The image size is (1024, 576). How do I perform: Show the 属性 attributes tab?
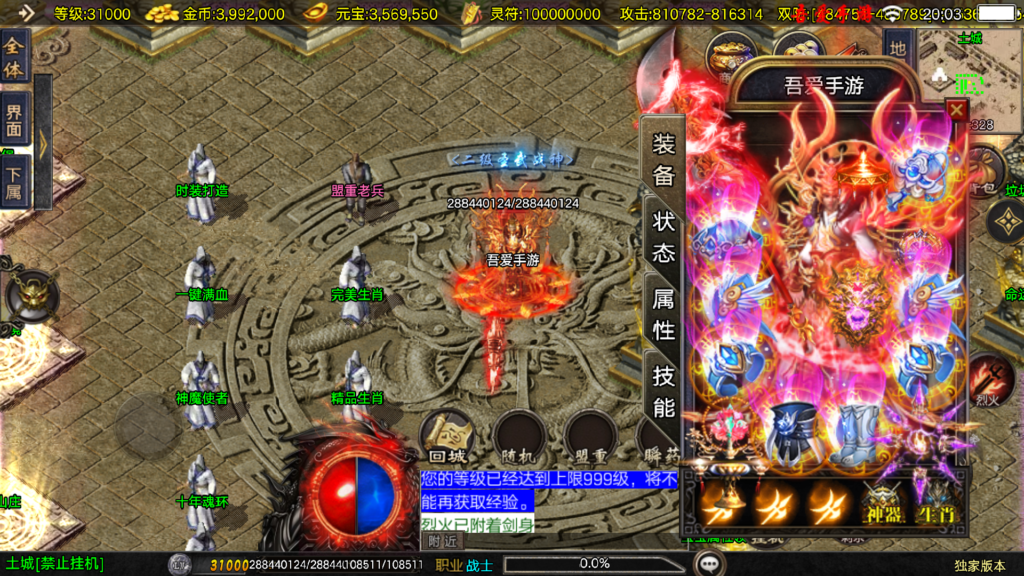point(663,313)
